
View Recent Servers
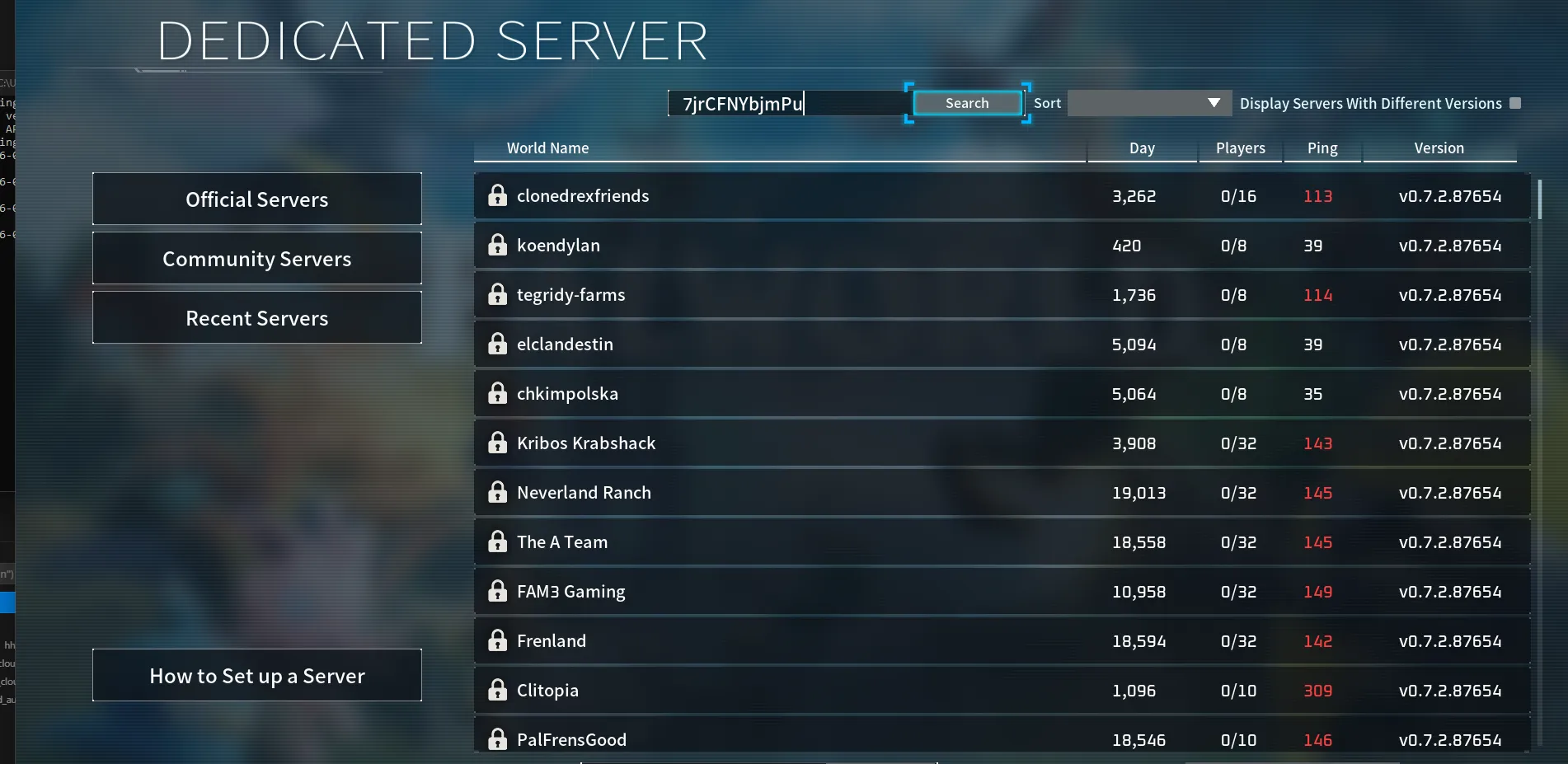coord(256,317)
